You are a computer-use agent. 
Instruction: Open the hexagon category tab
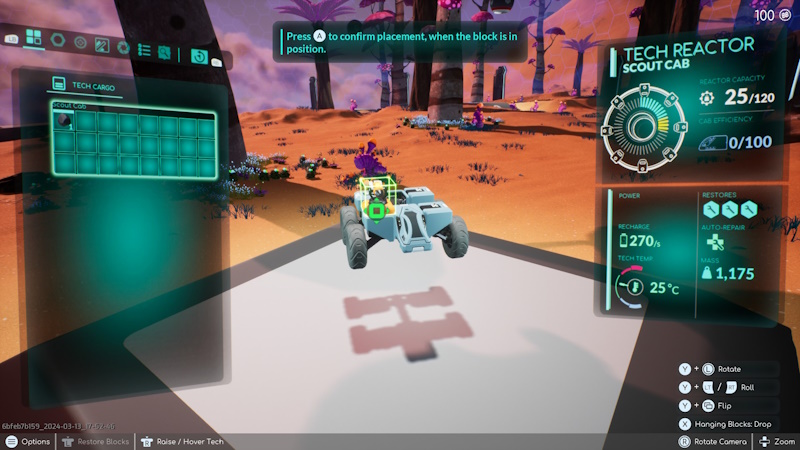(x=59, y=42)
